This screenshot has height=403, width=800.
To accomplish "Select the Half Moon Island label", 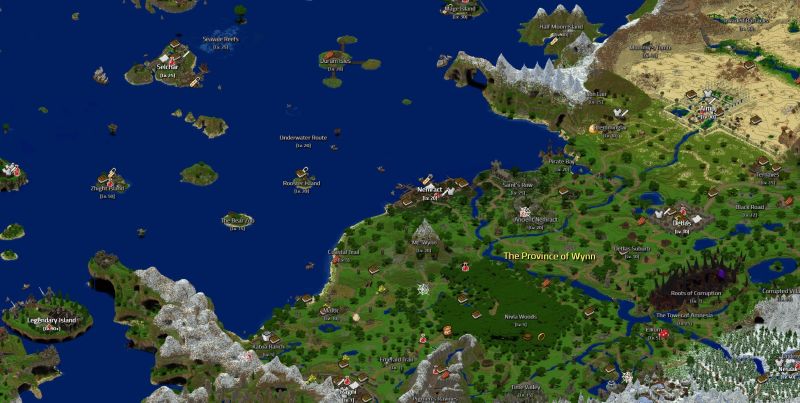I will (x=560, y=26).
